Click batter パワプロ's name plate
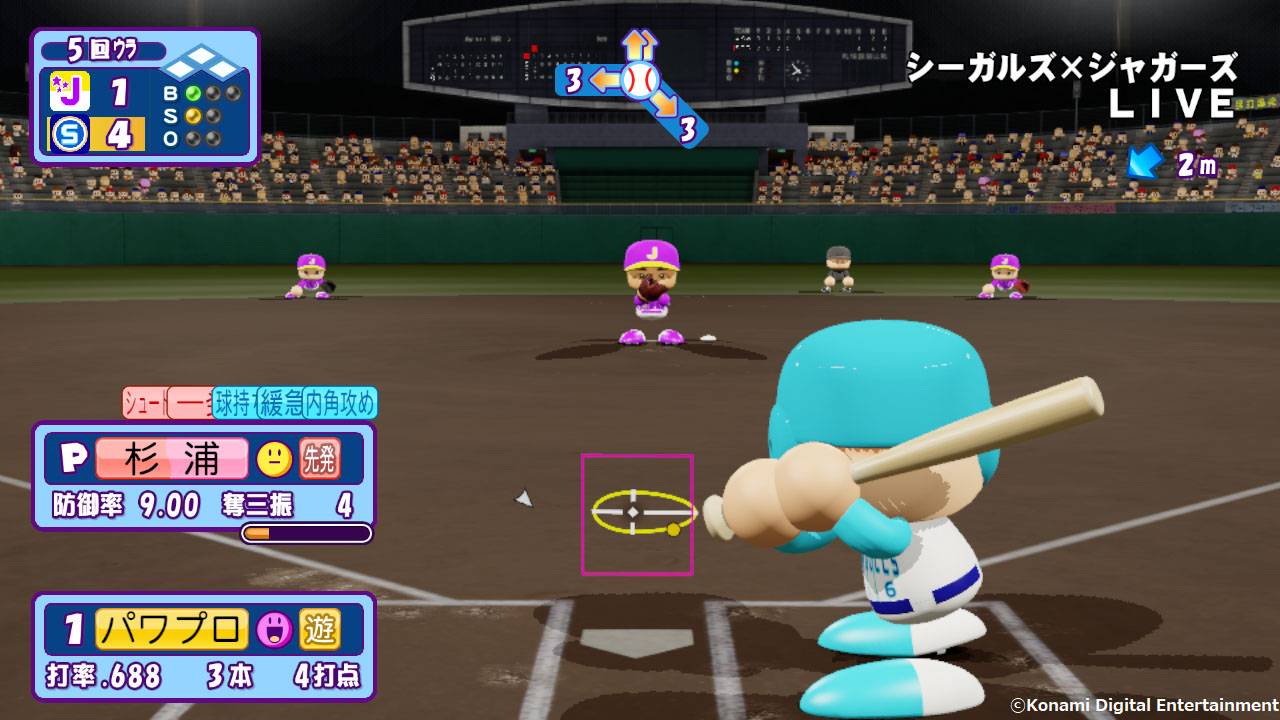This screenshot has width=1280, height=720. pos(172,629)
